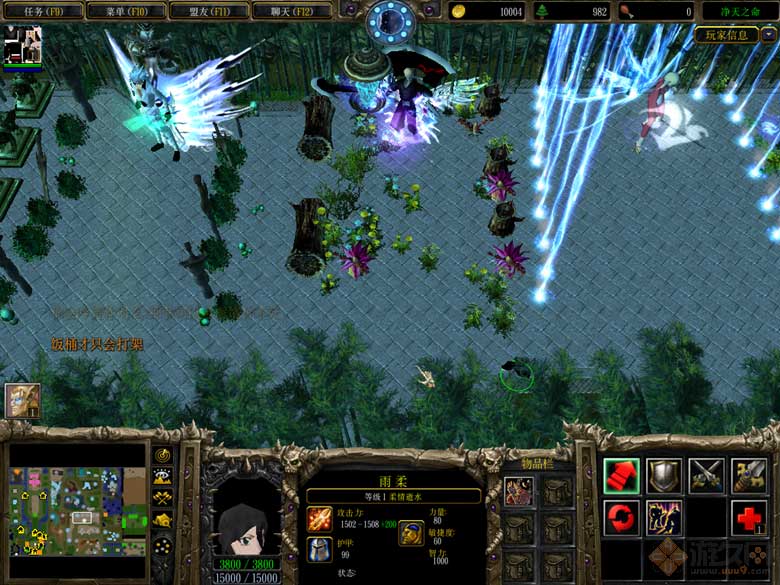Toggle minimap ally color mode button
The width and height of the screenshot is (780, 585).
pos(162,497)
